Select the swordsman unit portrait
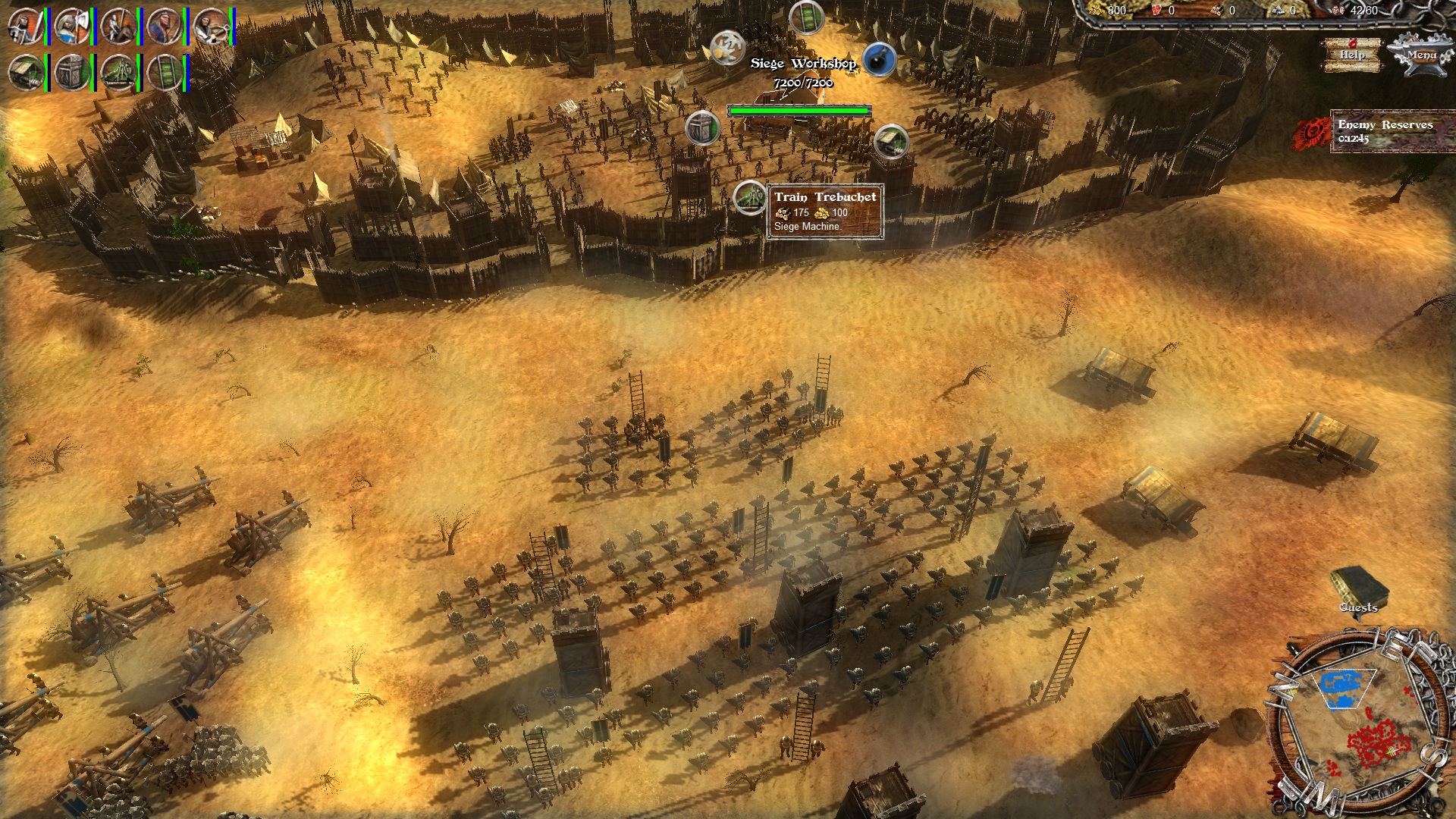The height and width of the screenshot is (819, 1456). 25,27
